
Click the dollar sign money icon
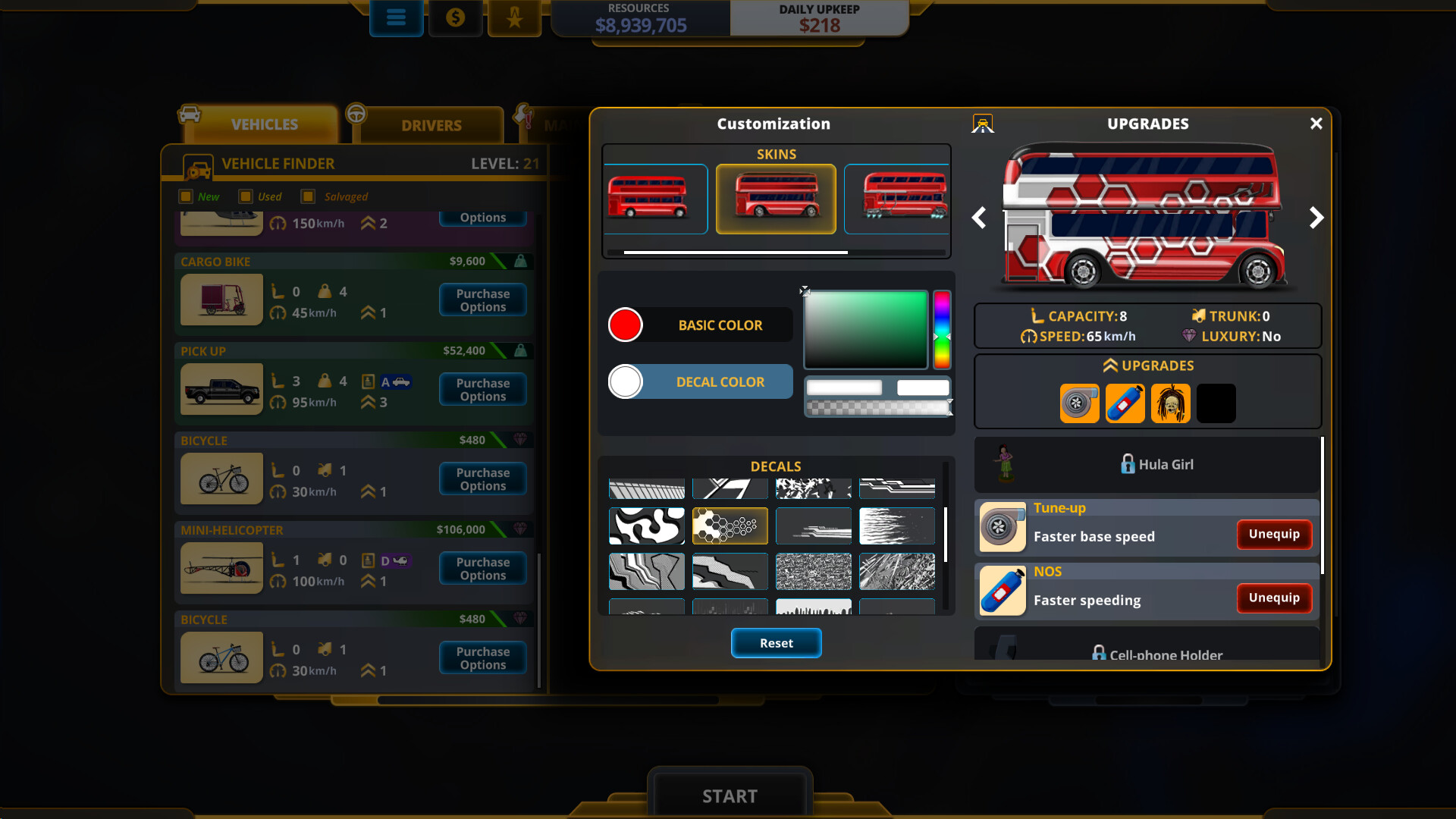[x=455, y=18]
